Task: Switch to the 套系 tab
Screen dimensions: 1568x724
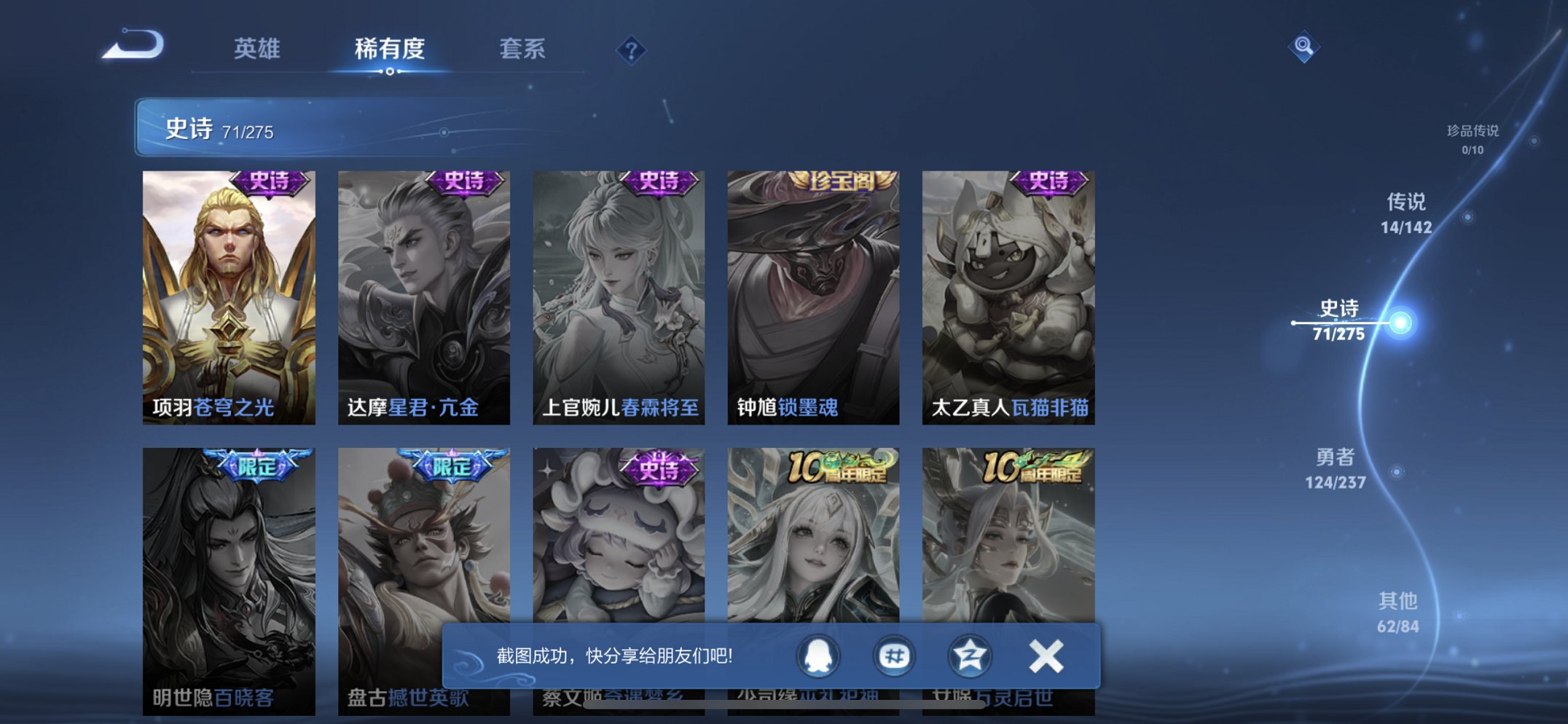Action: coord(522,50)
